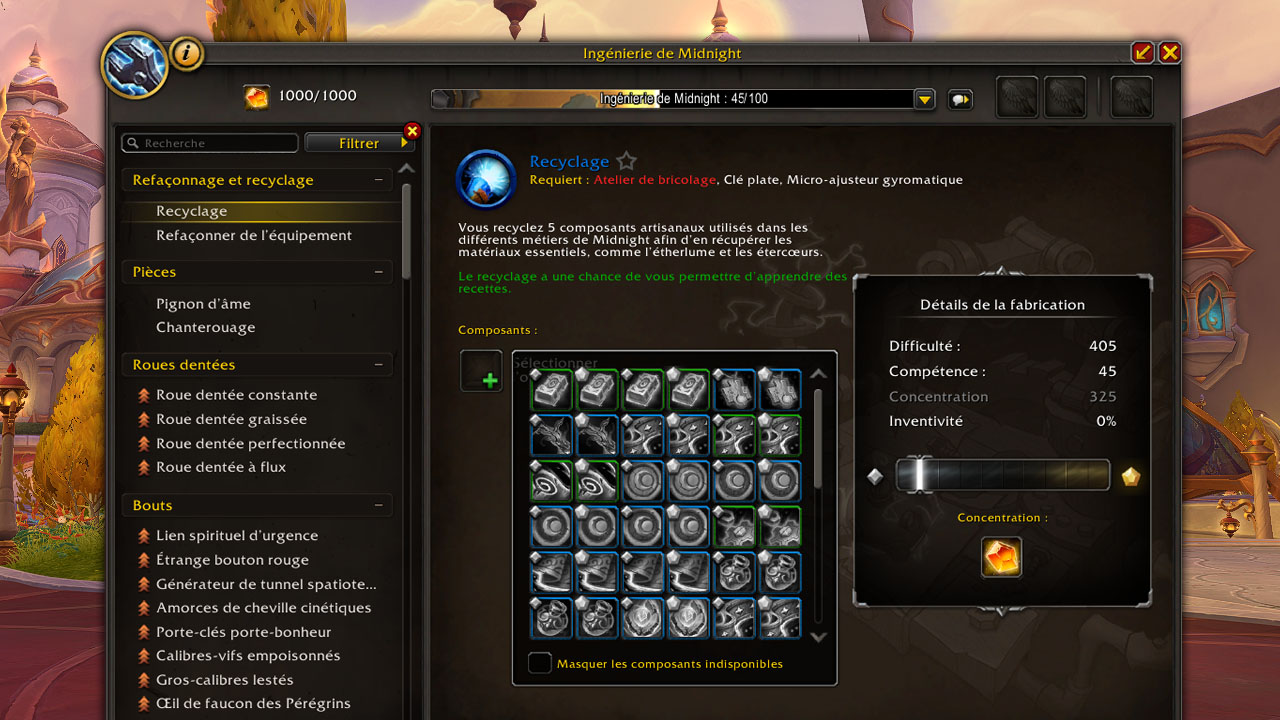Open the Filtrer recipe filter menu
This screenshot has width=1280, height=720.
[358, 143]
